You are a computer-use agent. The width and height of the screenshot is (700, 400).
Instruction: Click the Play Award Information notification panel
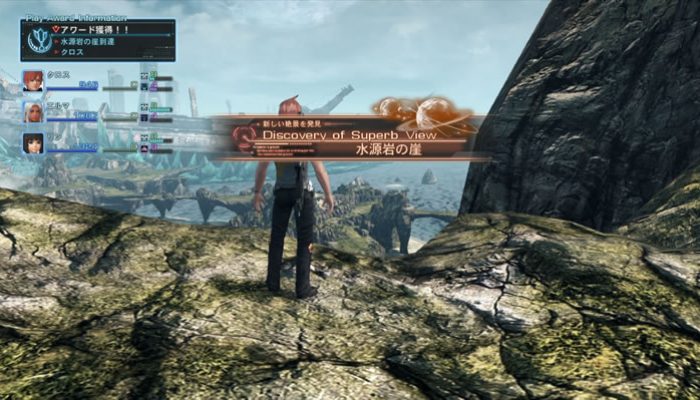[98, 39]
